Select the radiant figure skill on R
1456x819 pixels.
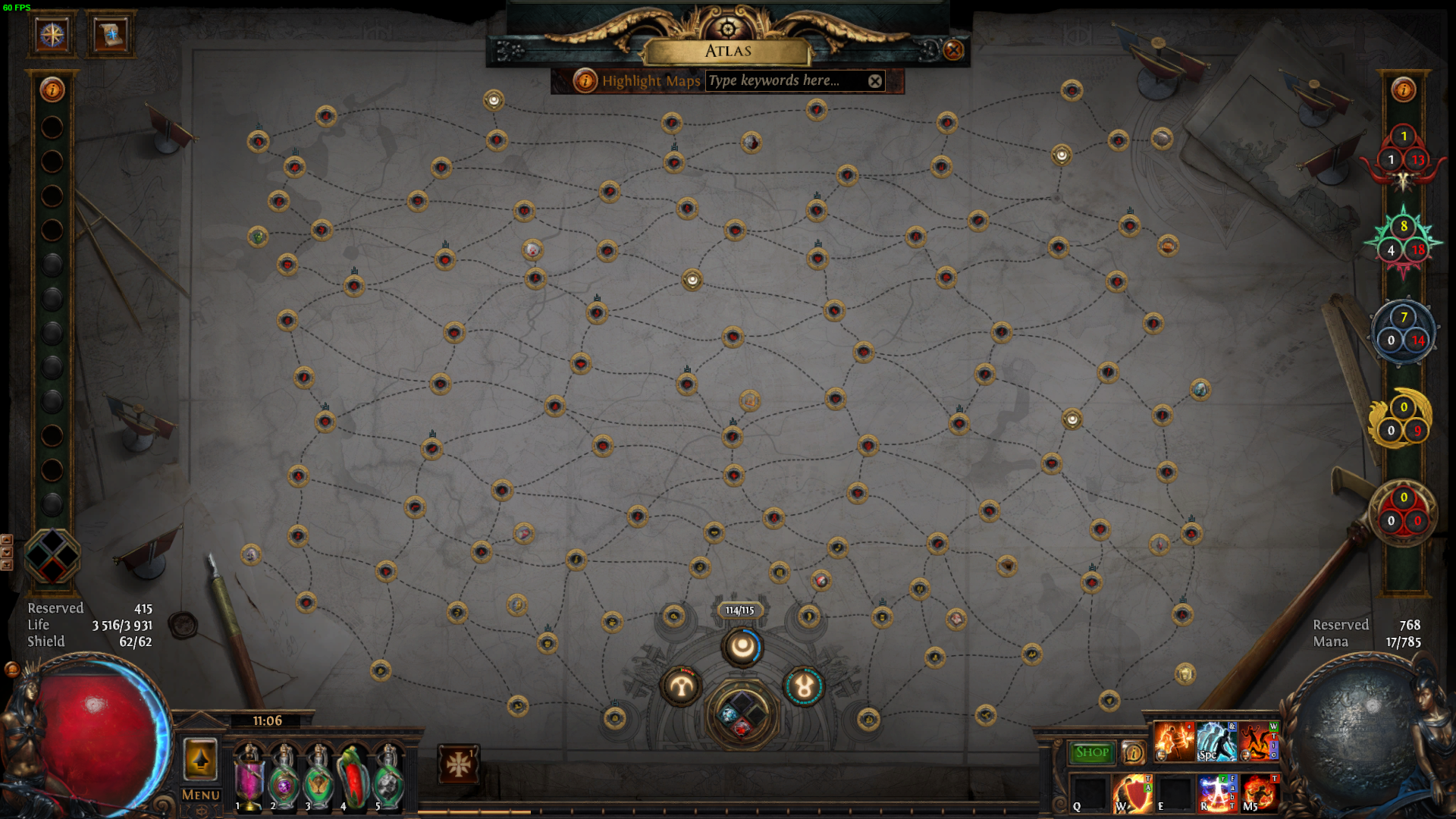(1216, 794)
